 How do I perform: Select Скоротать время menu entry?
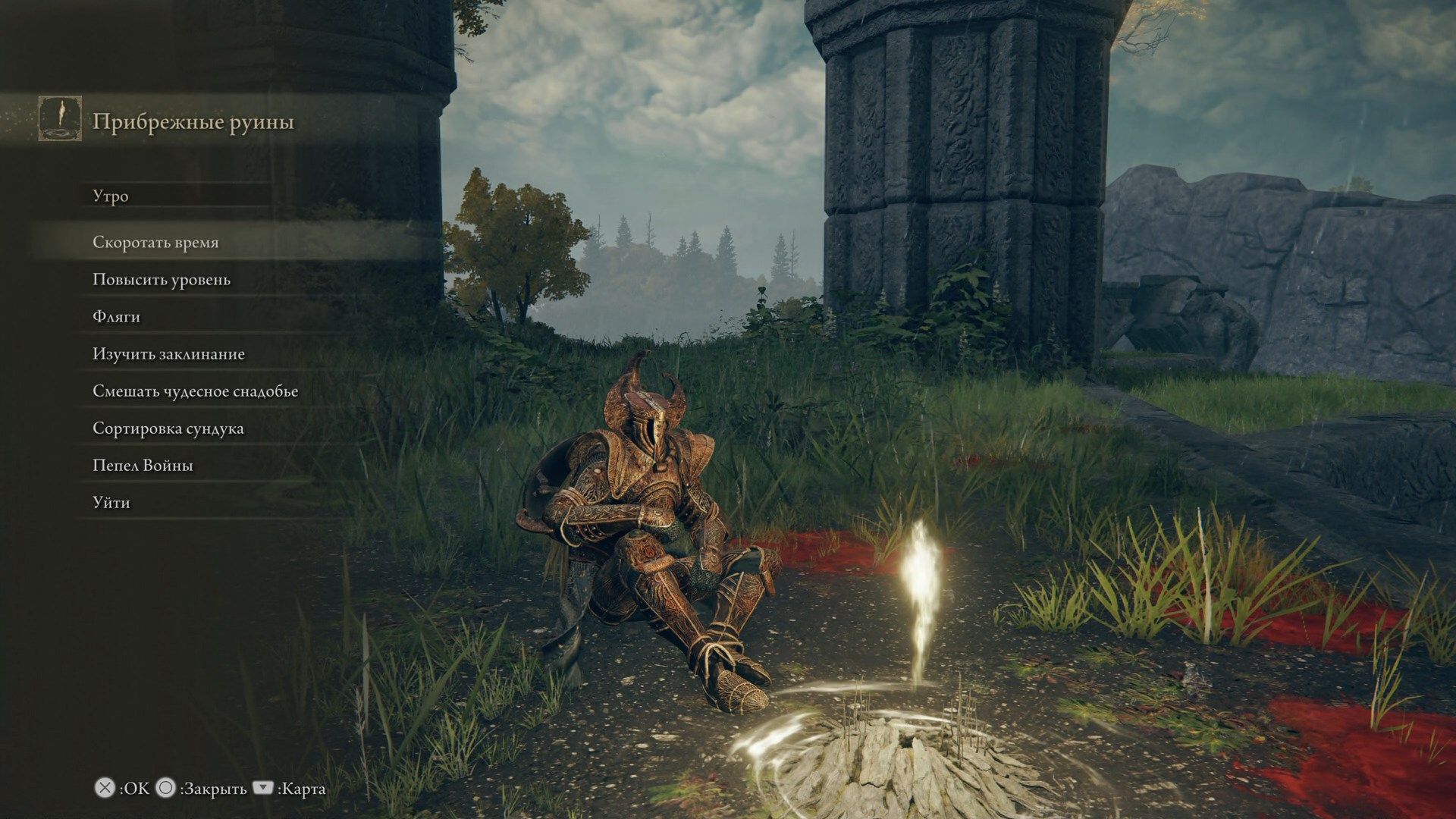click(x=155, y=243)
